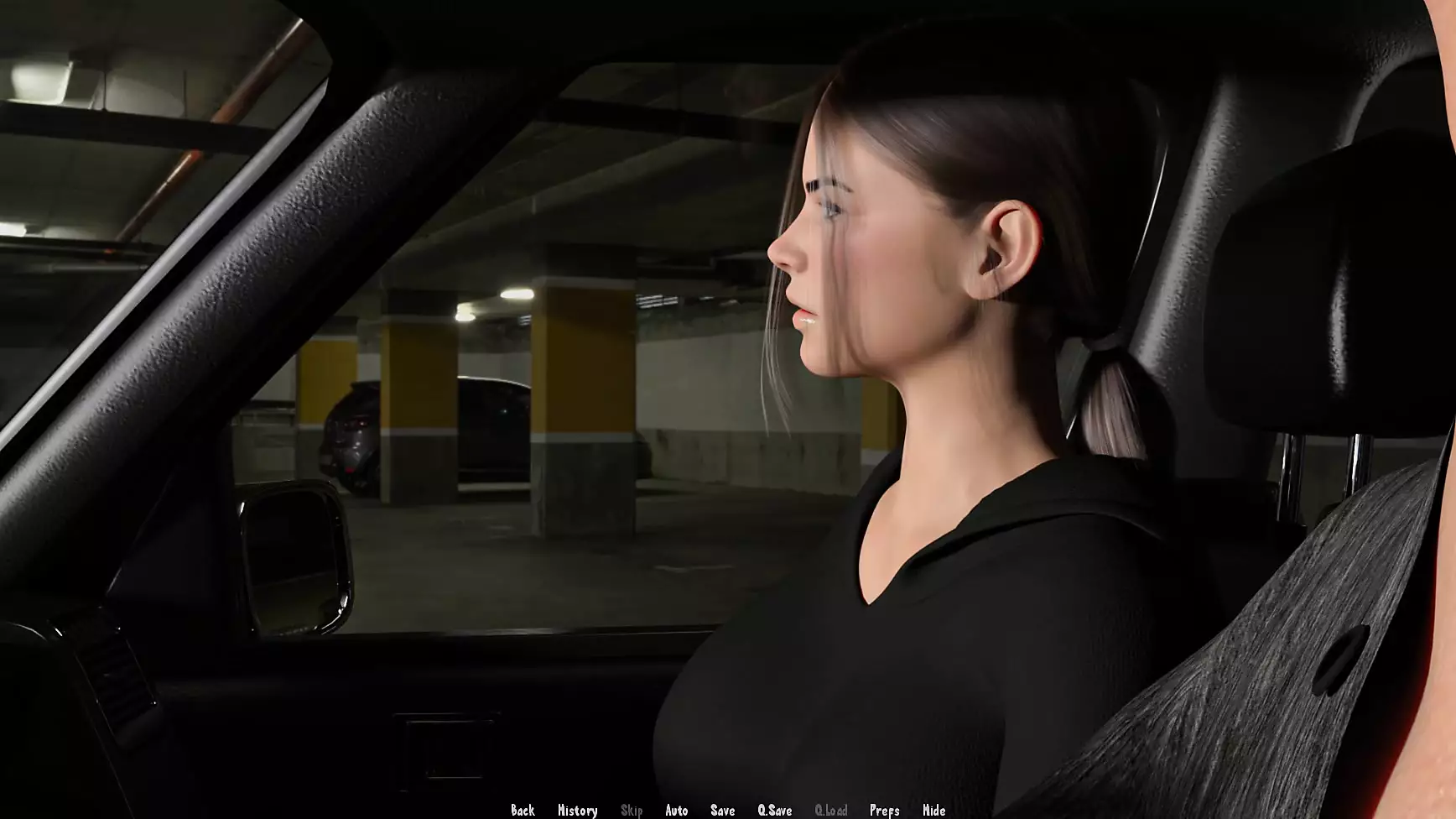The height and width of the screenshot is (819, 1456).
Task: Open the dialogue History log
Action: [577, 810]
